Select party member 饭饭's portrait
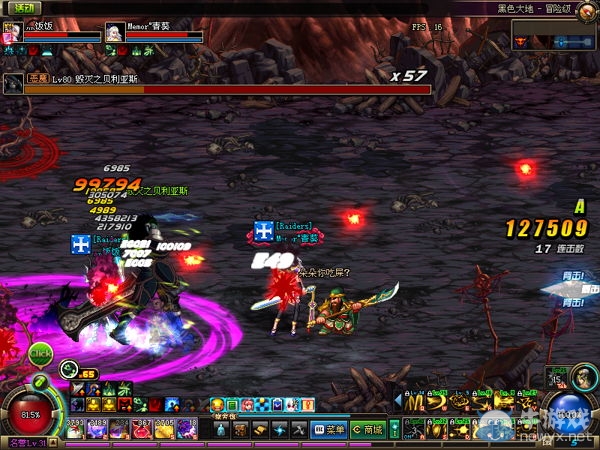The image size is (600, 450). [x=13, y=31]
